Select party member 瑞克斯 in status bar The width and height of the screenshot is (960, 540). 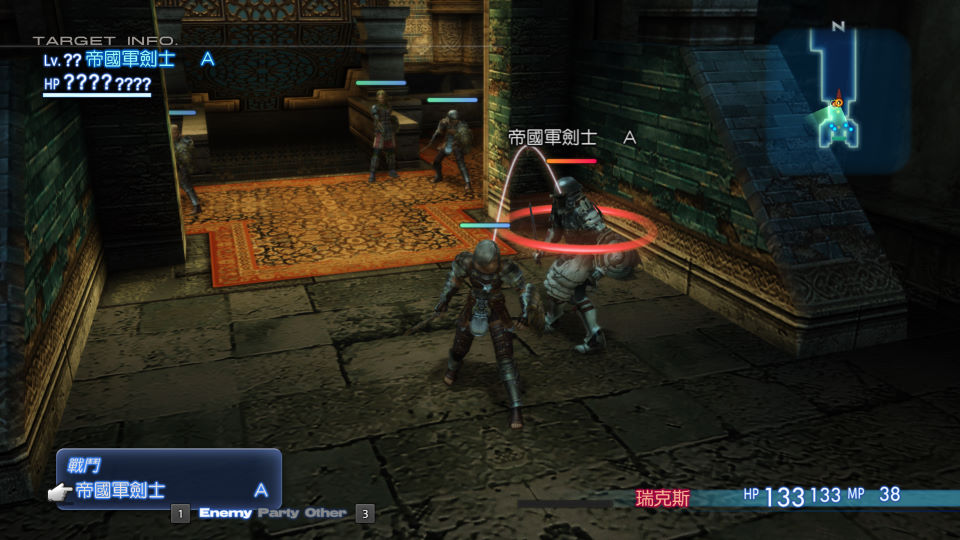pos(662,497)
